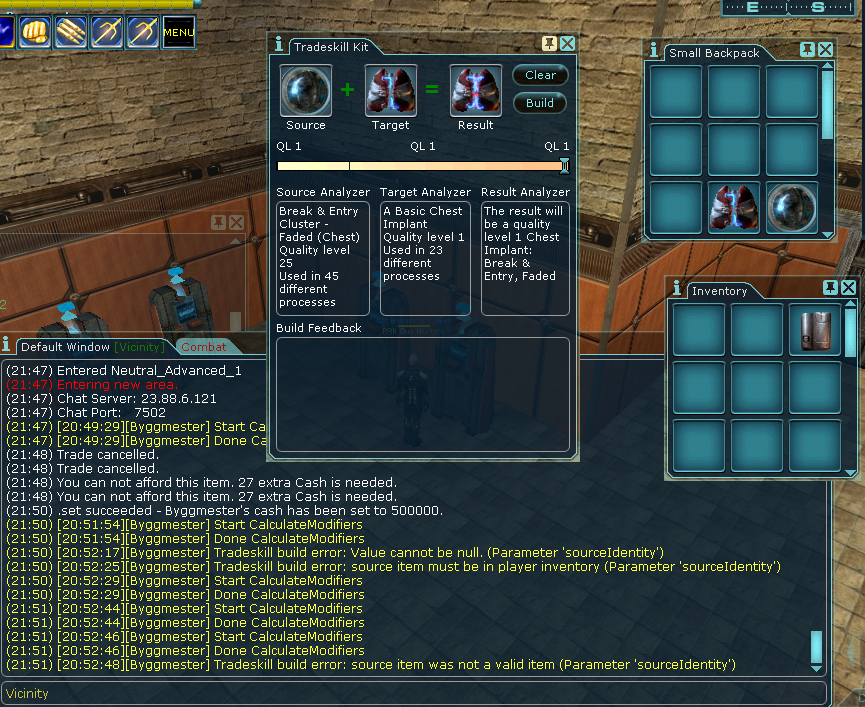Open the MENU button
The image size is (865, 707).
point(179,33)
